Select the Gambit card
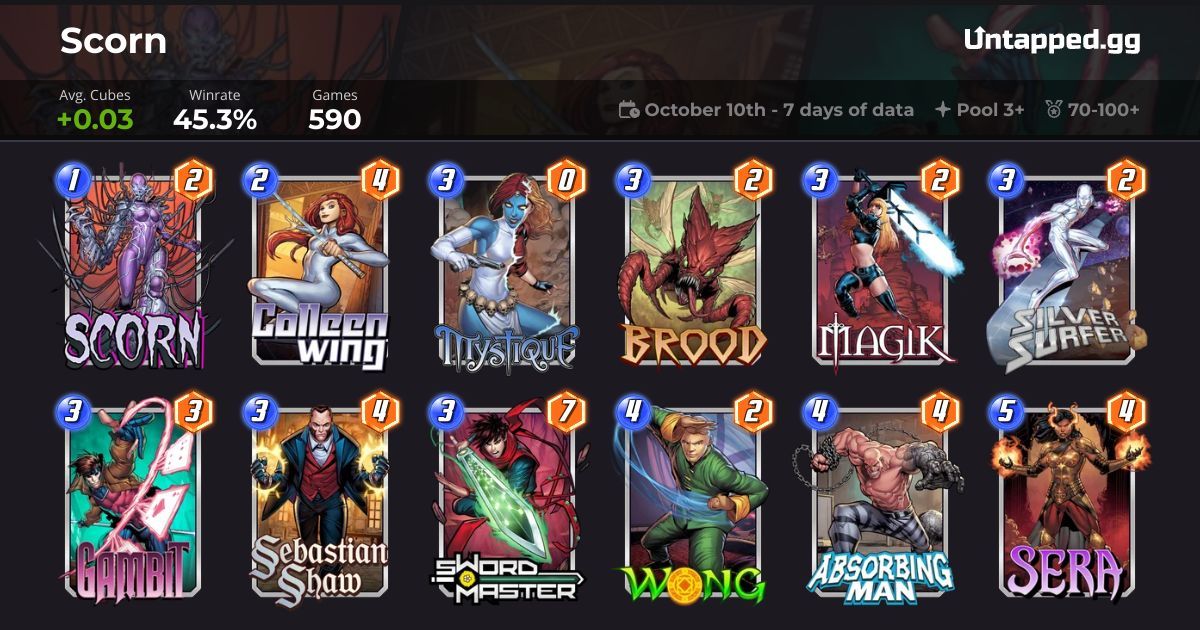1200x630 pixels. [133, 498]
